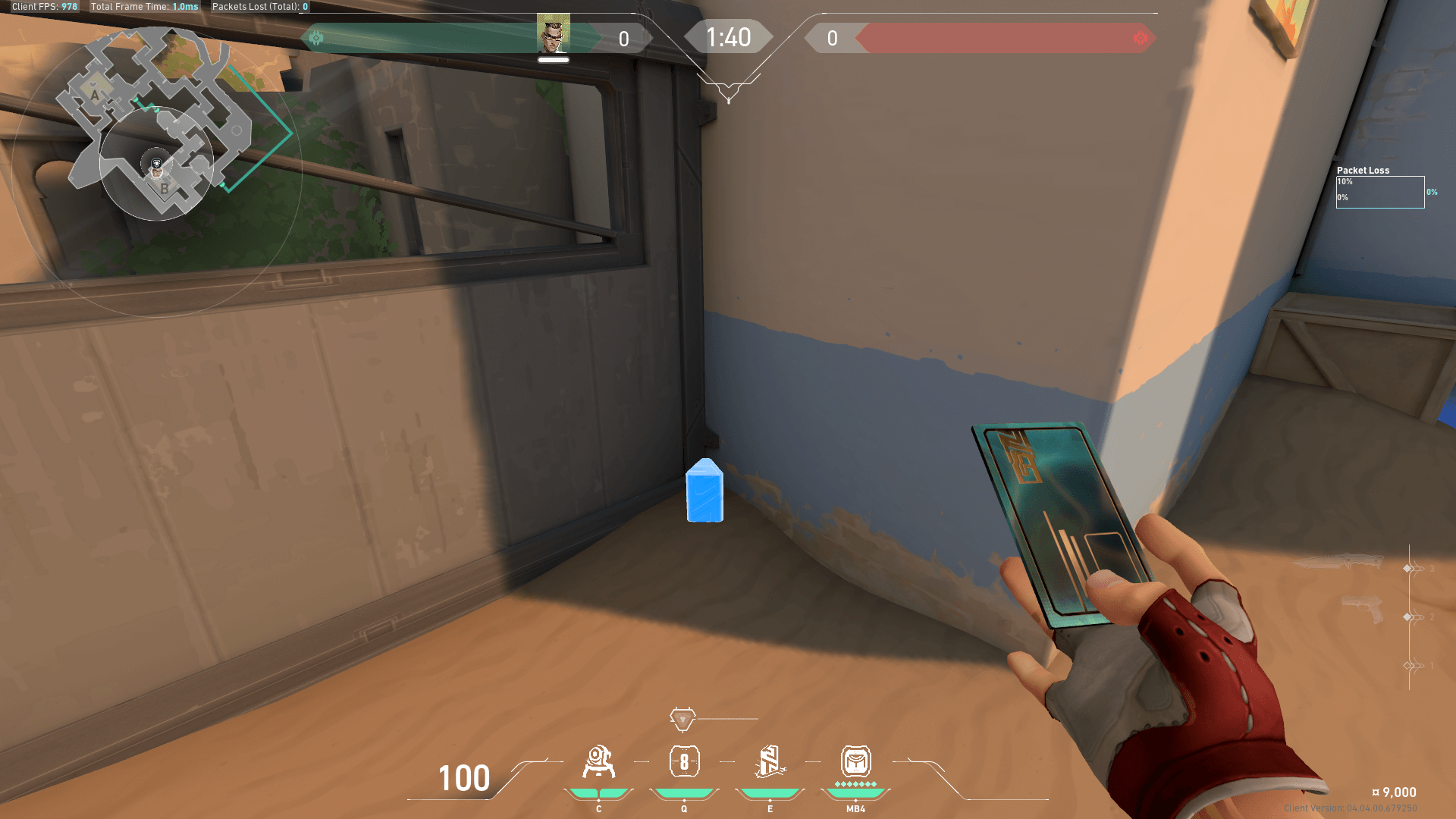Select Chamber's Trademark trap ability icon
1456x819 pixels.
point(598,762)
